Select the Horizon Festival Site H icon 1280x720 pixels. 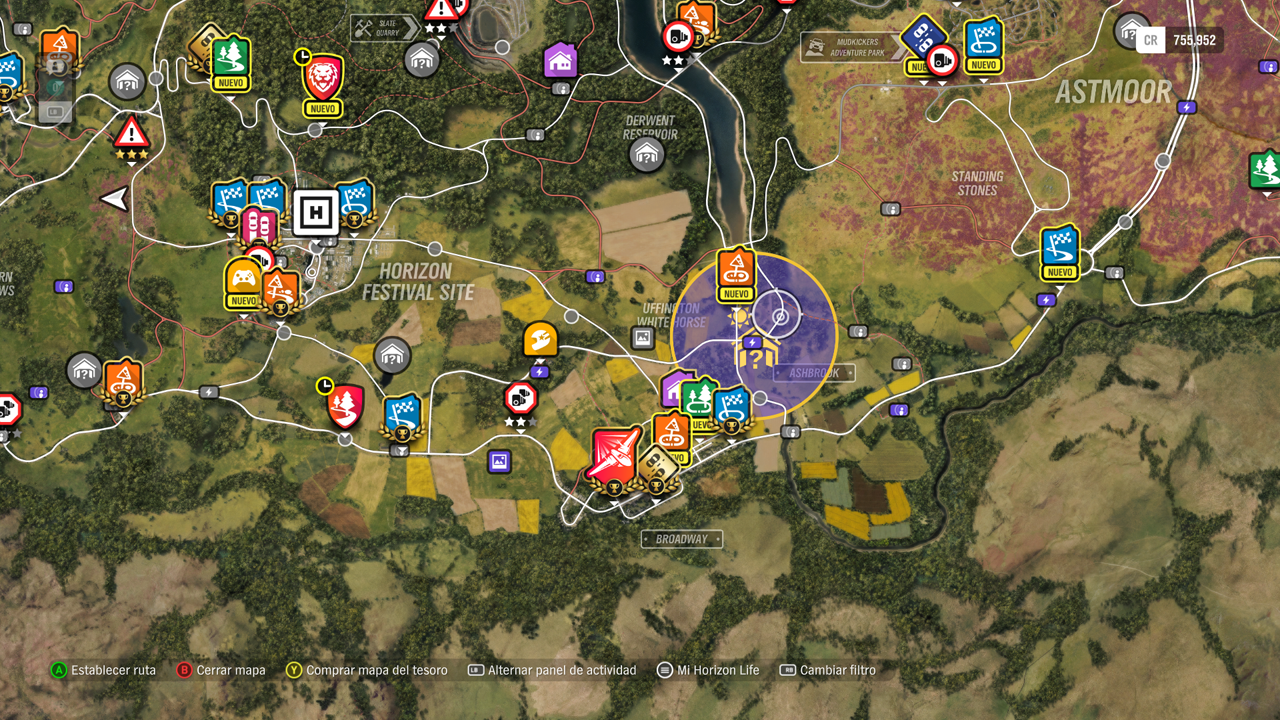[317, 213]
